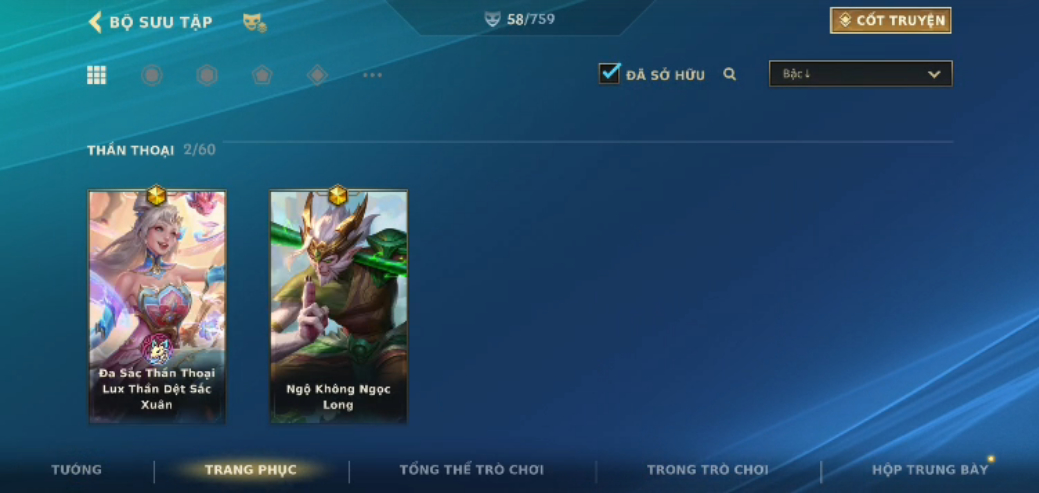
Task: Choose the hexagon rarity filter icon
Action: click(x=207, y=75)
